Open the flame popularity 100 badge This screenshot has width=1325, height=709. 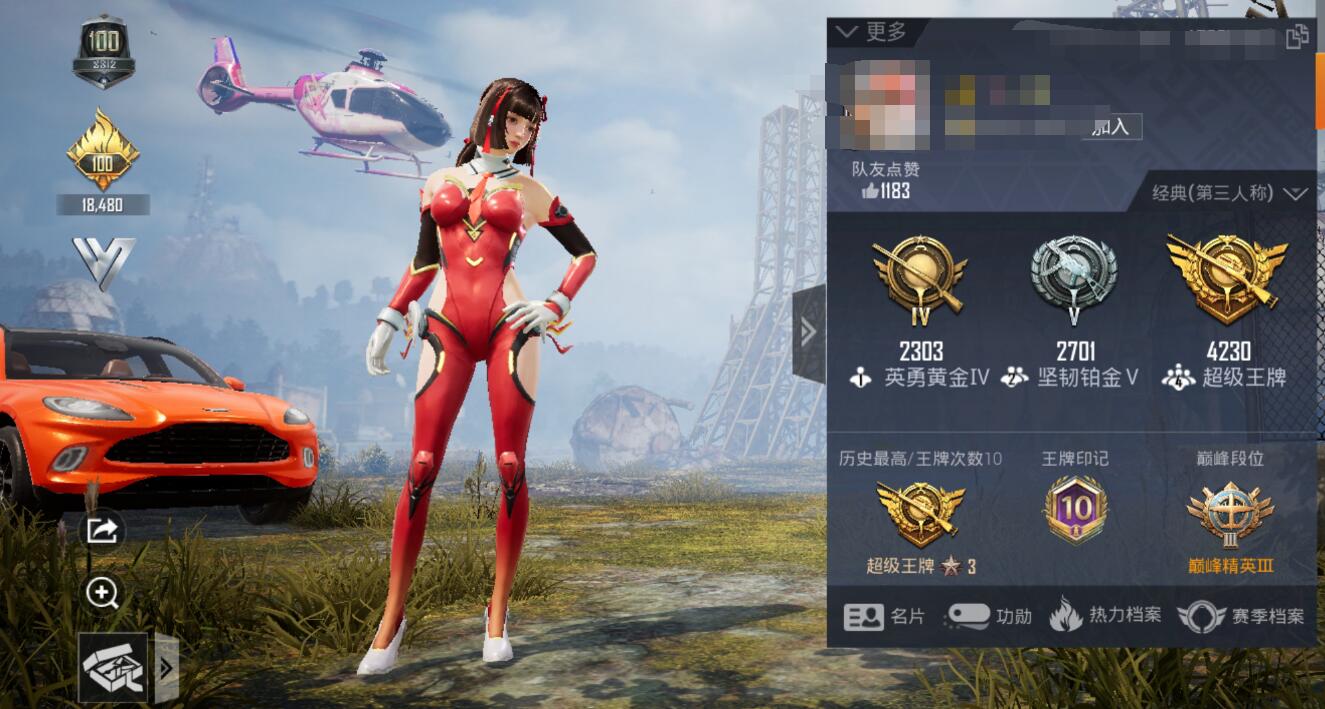(103, 152)
